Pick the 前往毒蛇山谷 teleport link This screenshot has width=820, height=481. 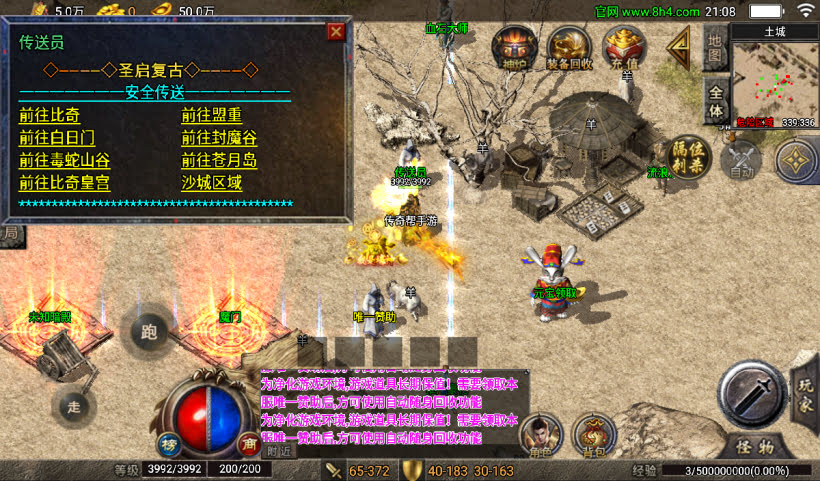point(64,161)
